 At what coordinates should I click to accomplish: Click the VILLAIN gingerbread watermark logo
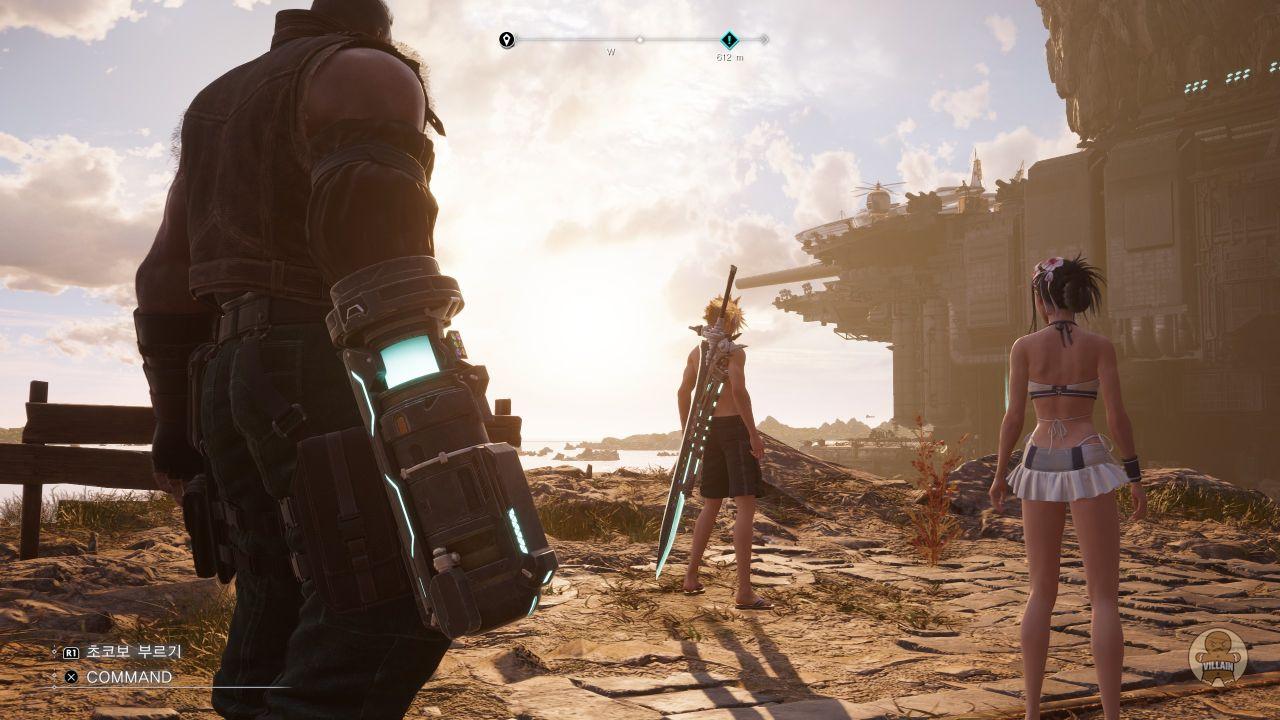(1217, 658)
